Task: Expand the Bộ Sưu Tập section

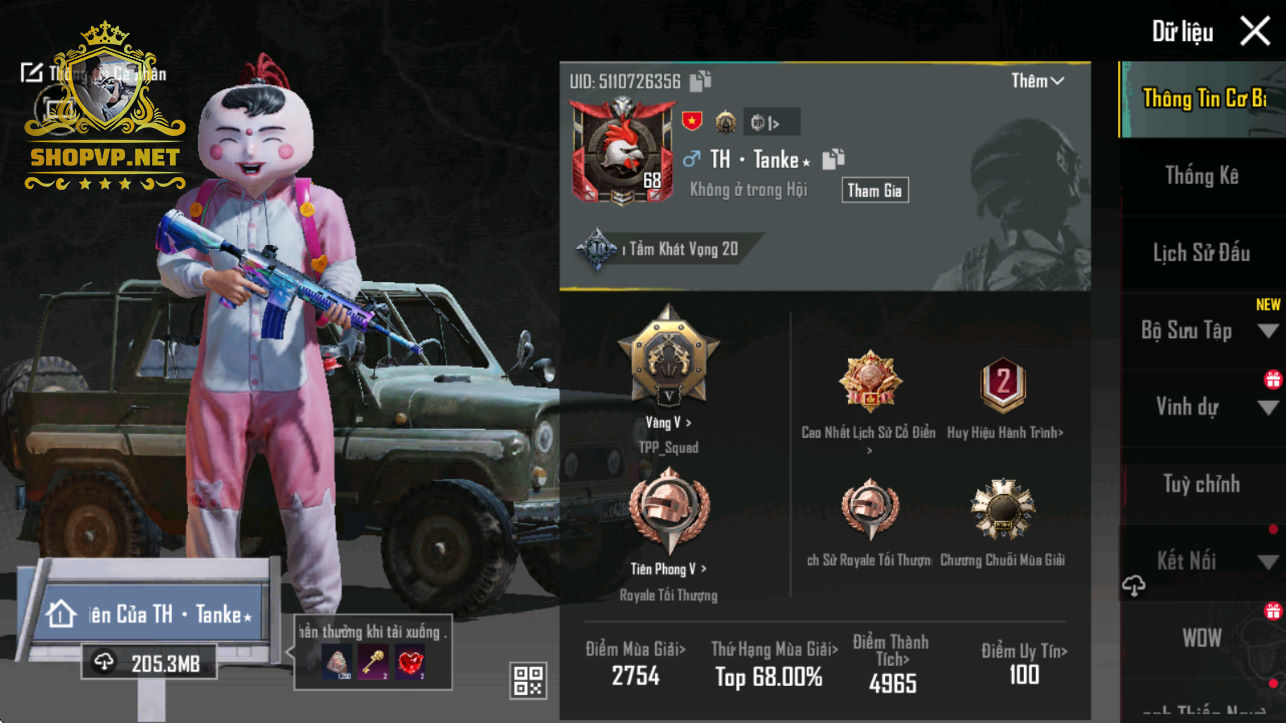Action: click(x=1201, y=330)
